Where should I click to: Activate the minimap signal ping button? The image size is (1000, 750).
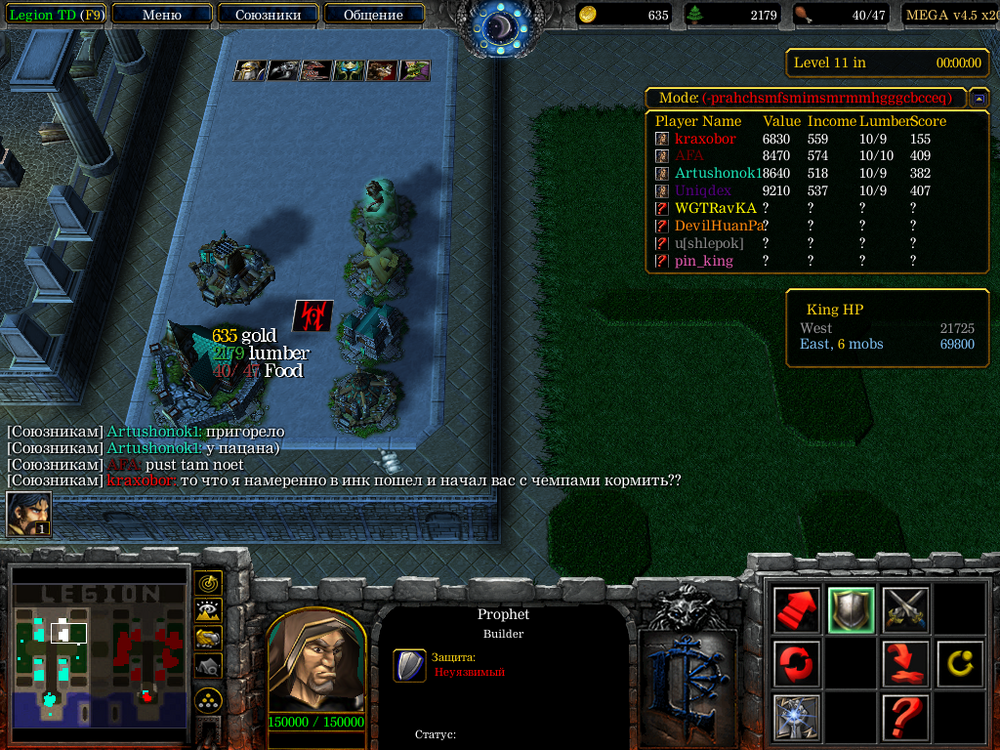pyautogui.click(x=209, y=582)
